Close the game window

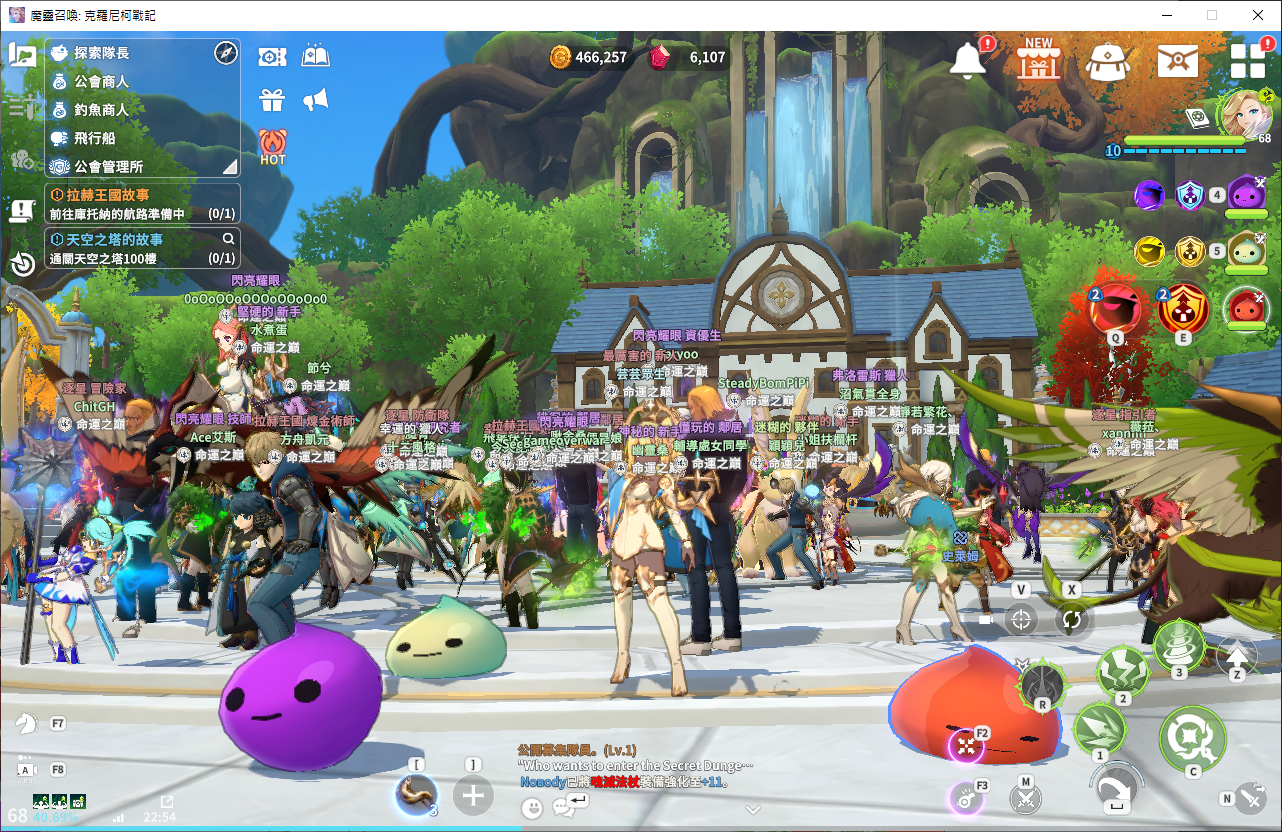[1258, 15]
